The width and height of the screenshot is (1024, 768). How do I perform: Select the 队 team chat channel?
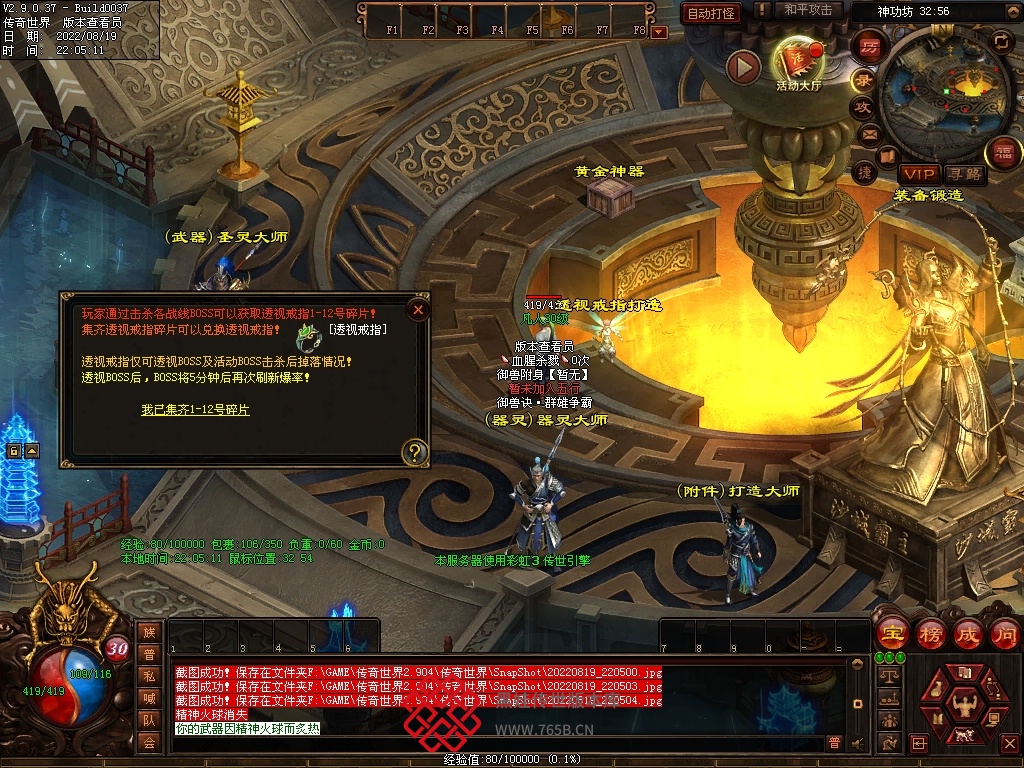click(x=149, y=719)
